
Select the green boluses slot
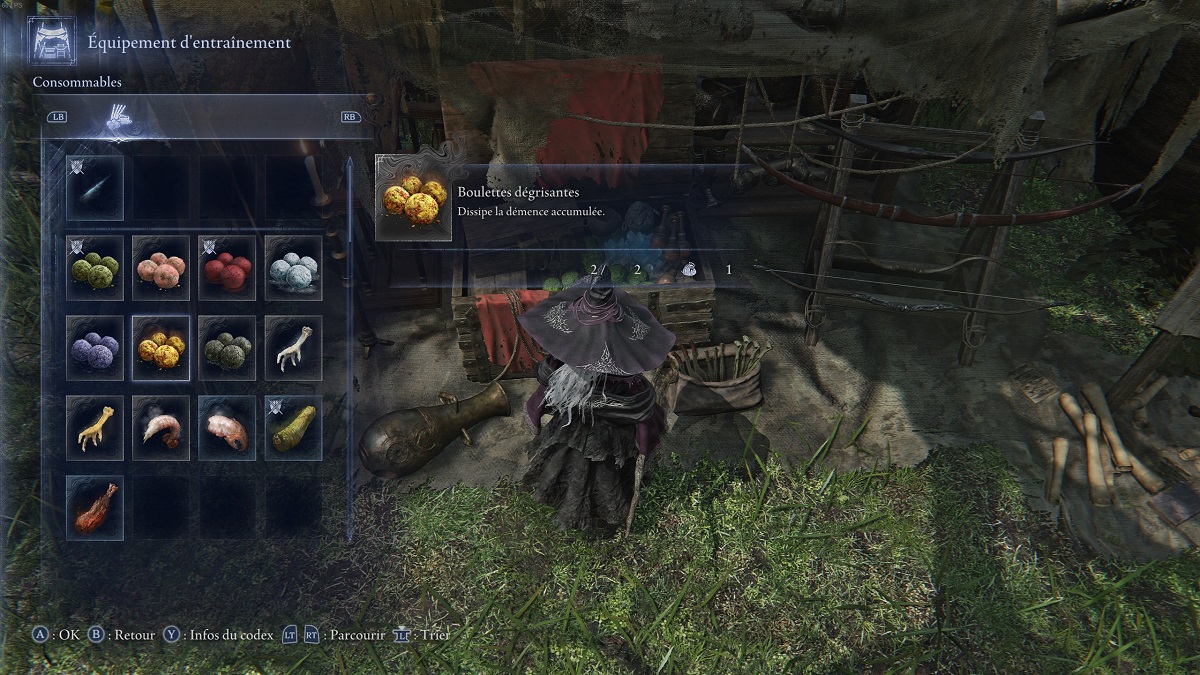pyautogui.click(x=95, y=267)
